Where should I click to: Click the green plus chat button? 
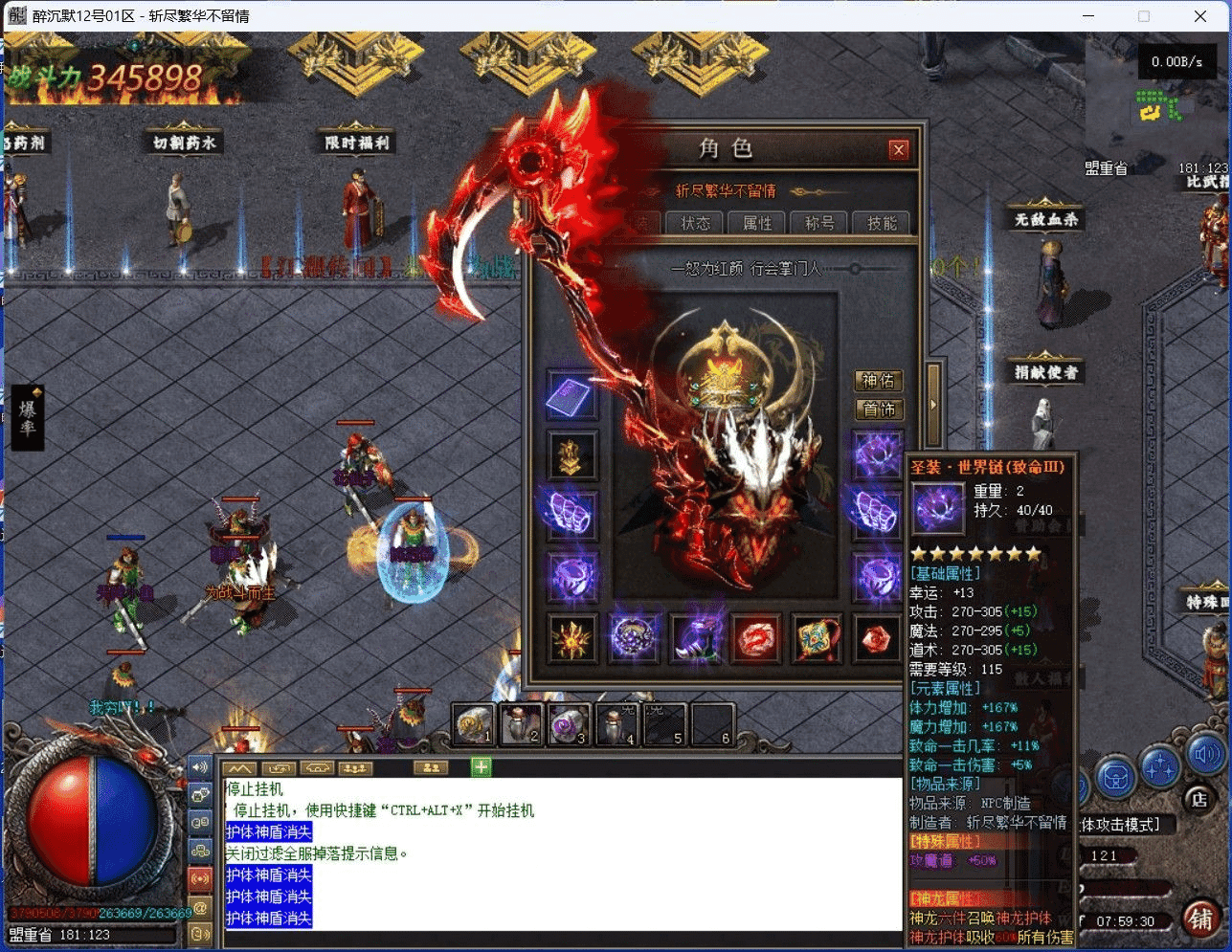coord(481,766)
